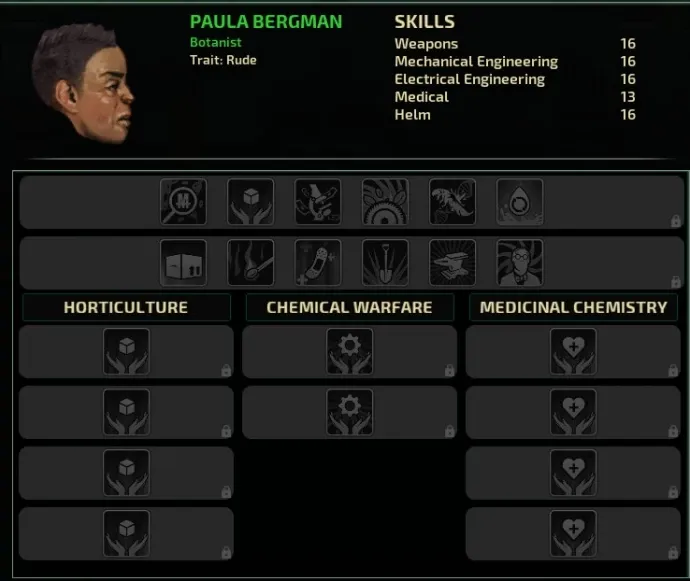
Task: Open the Medicinal Chemistry specialization header
Action: [x=573, y=307]
